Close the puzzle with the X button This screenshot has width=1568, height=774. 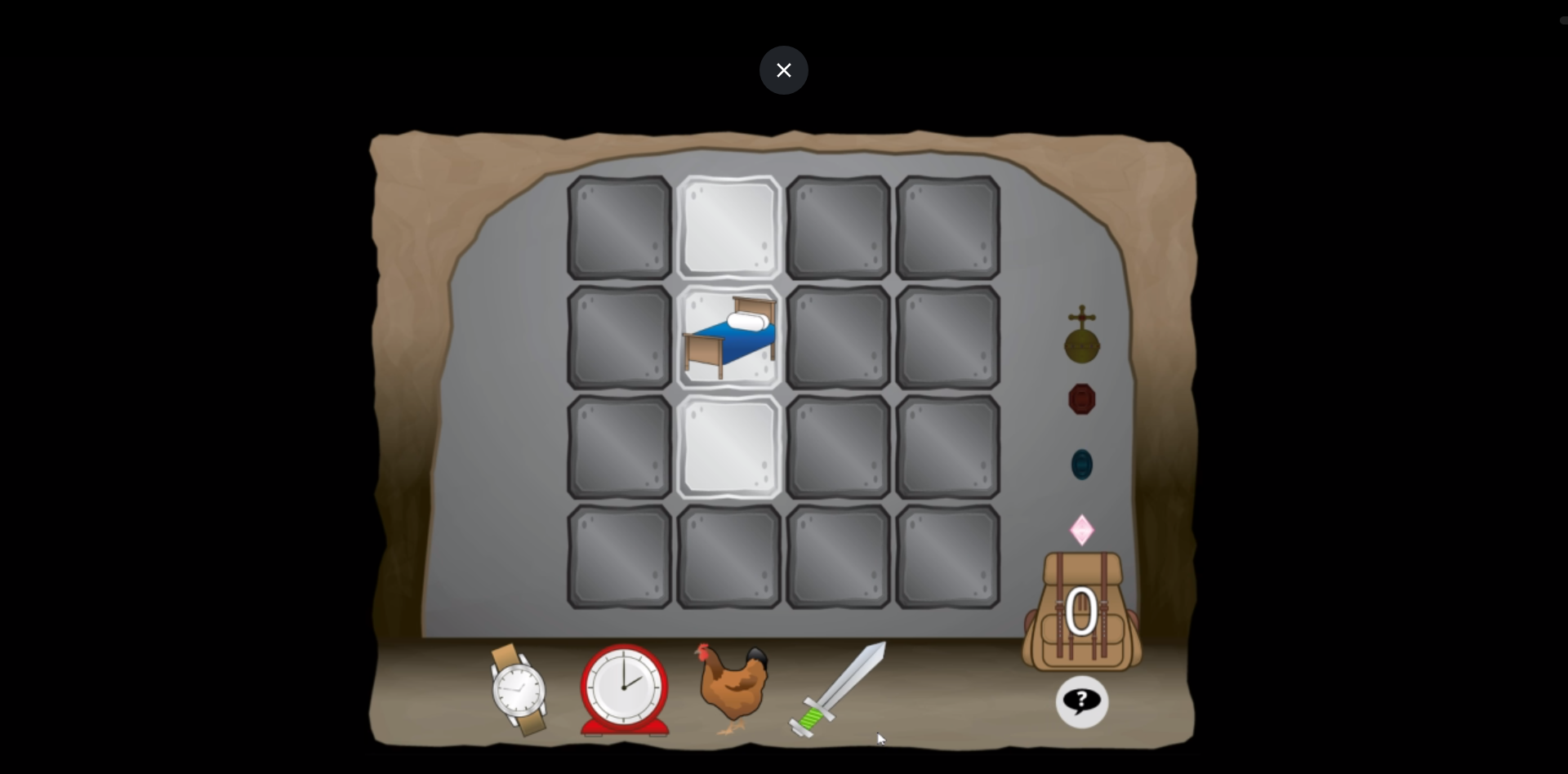pos(783,70)
